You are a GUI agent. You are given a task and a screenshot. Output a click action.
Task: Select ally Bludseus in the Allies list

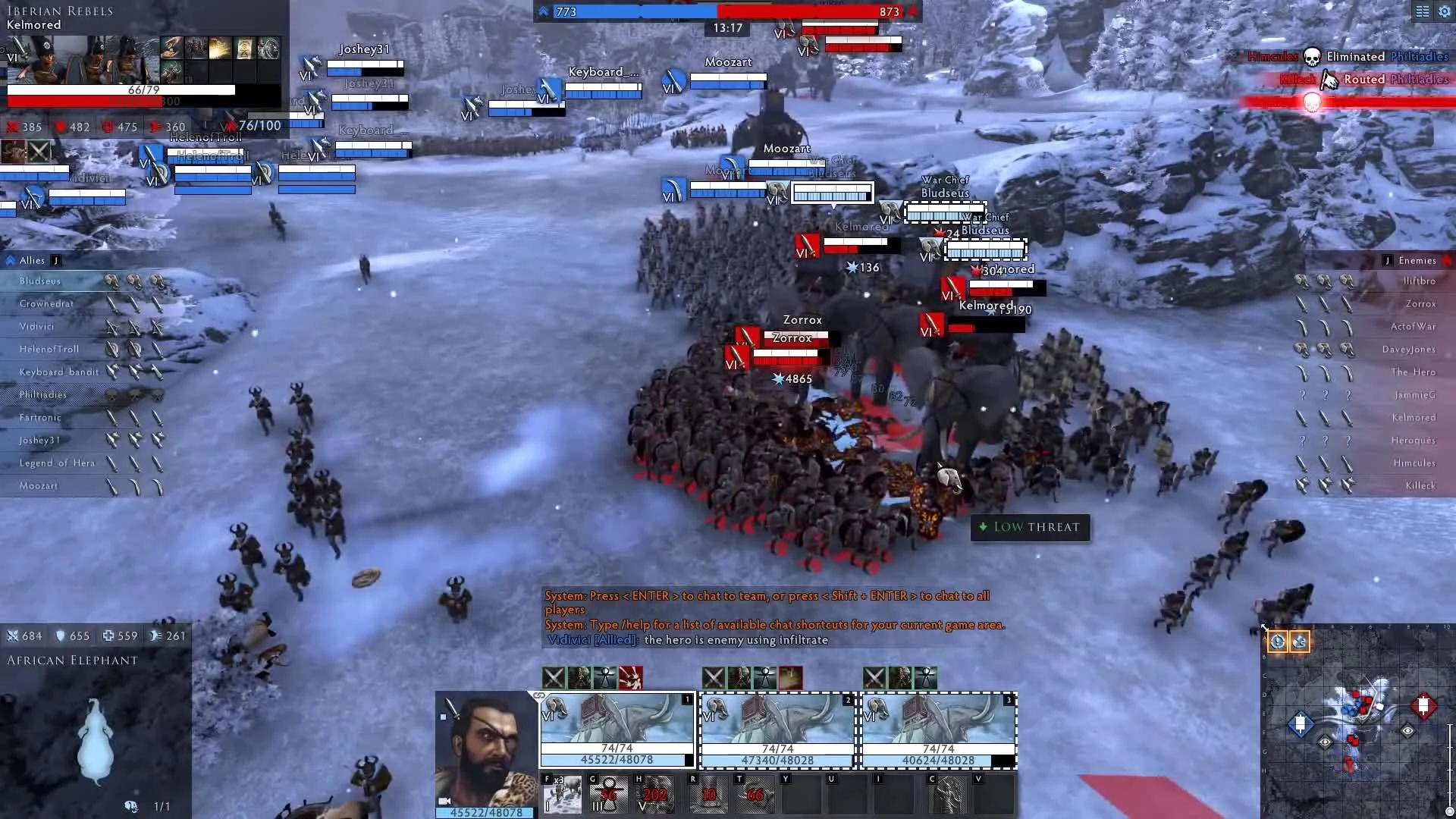point(40,280)
